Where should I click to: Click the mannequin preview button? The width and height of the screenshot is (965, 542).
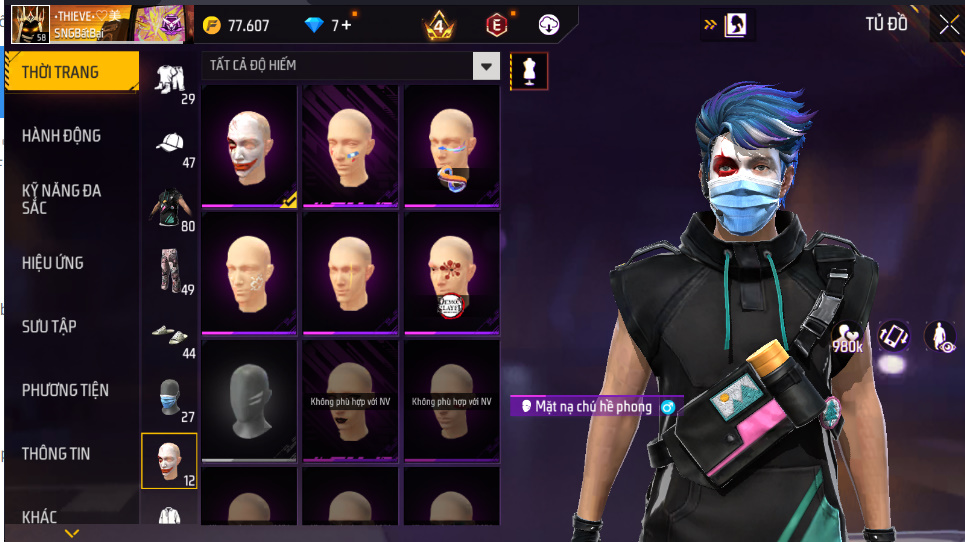(529, 71)
